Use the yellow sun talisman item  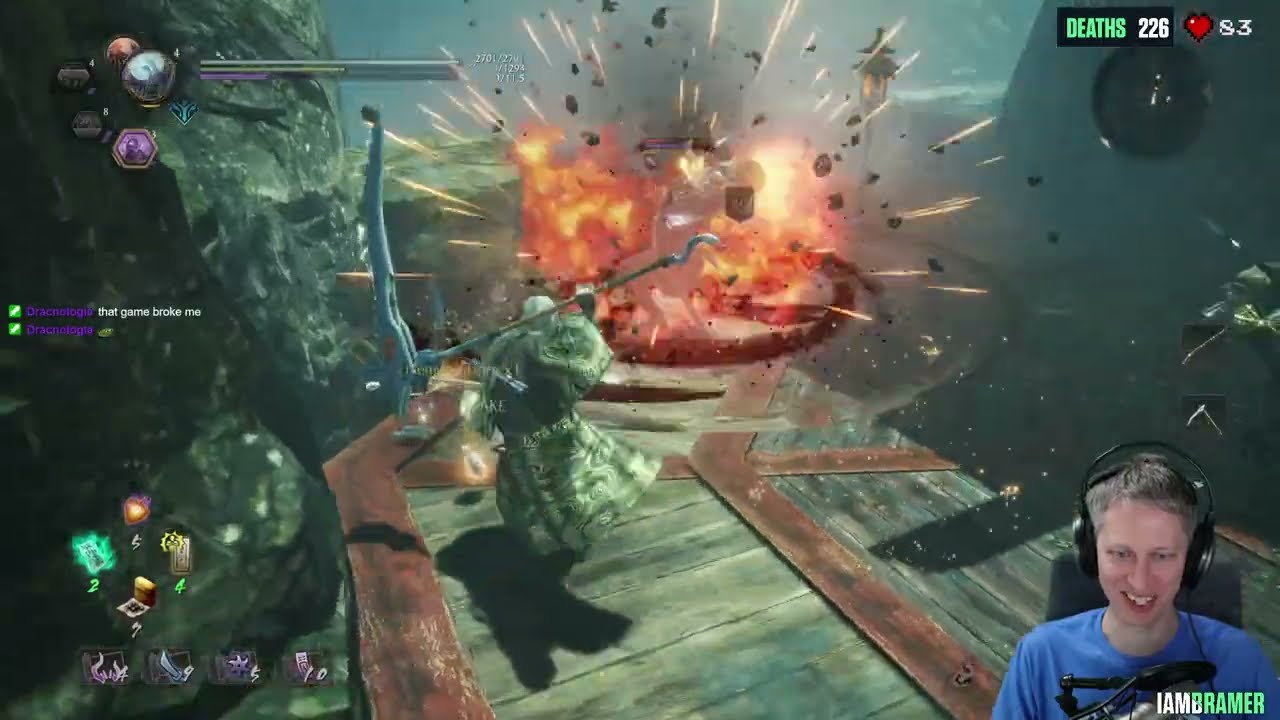(176, 549)
